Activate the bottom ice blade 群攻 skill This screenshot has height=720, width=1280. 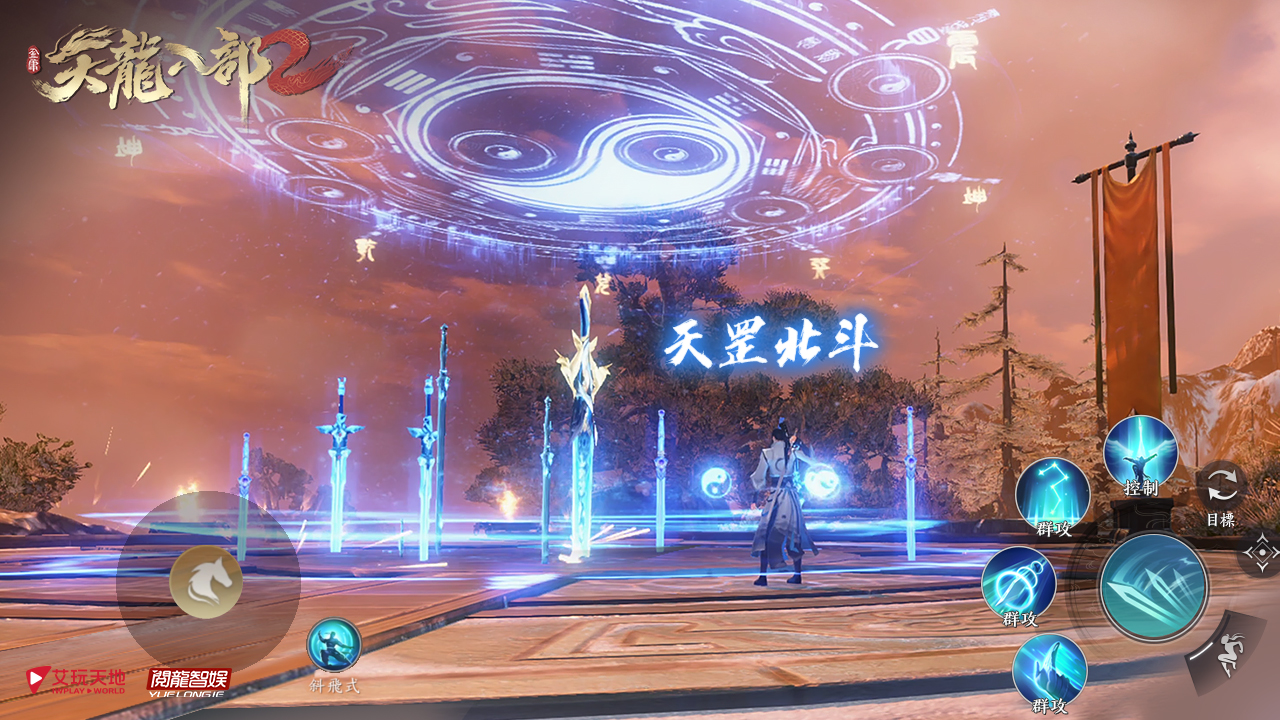click(1049, 668)
